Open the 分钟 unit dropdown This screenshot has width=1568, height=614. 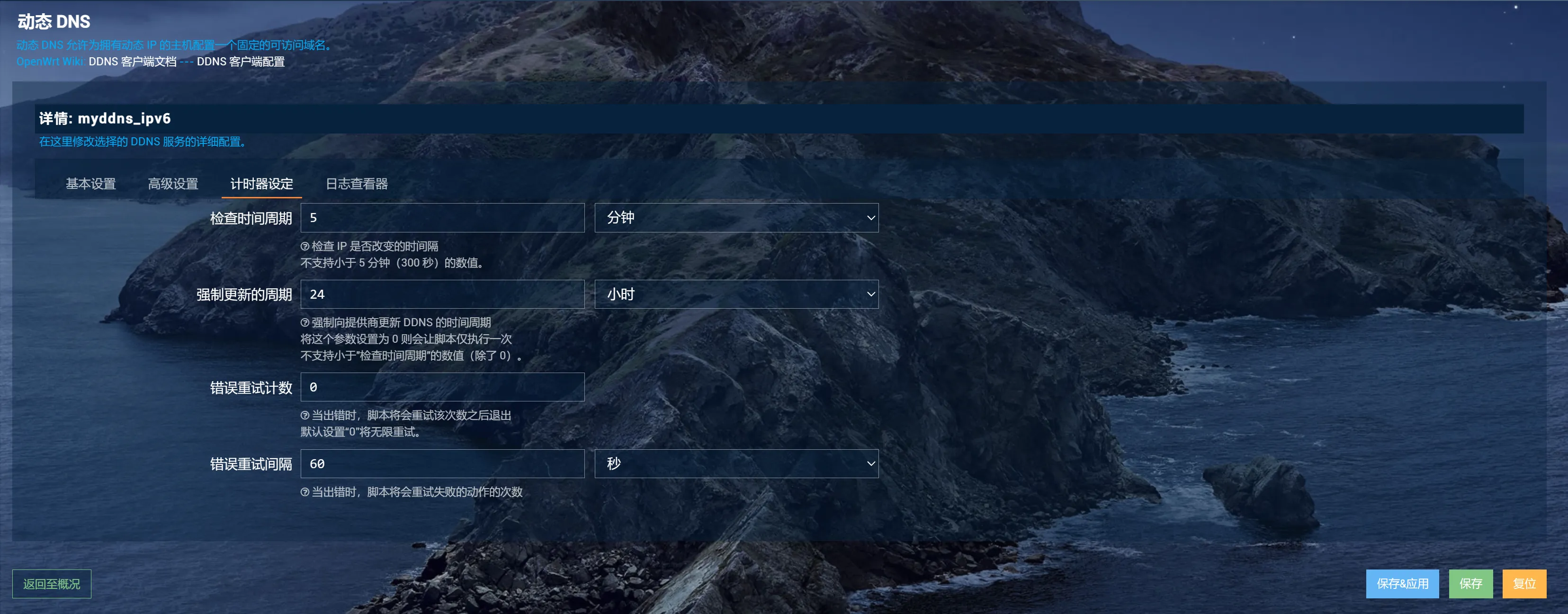click(736, 218)
